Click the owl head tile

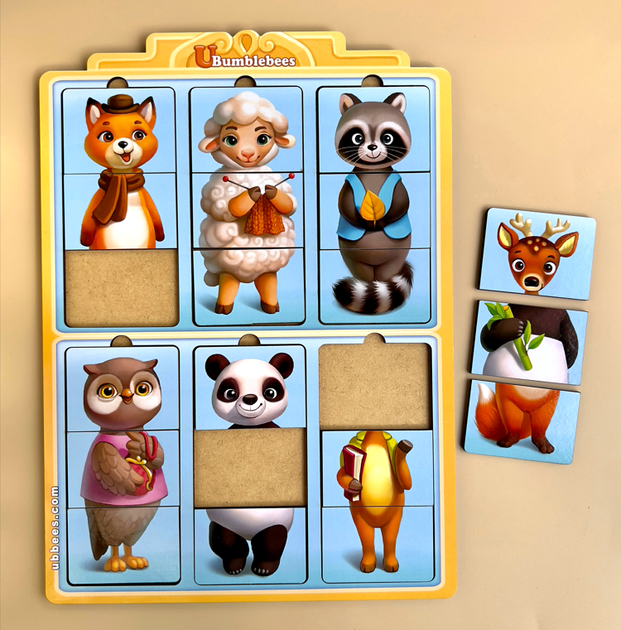(120, 388)
